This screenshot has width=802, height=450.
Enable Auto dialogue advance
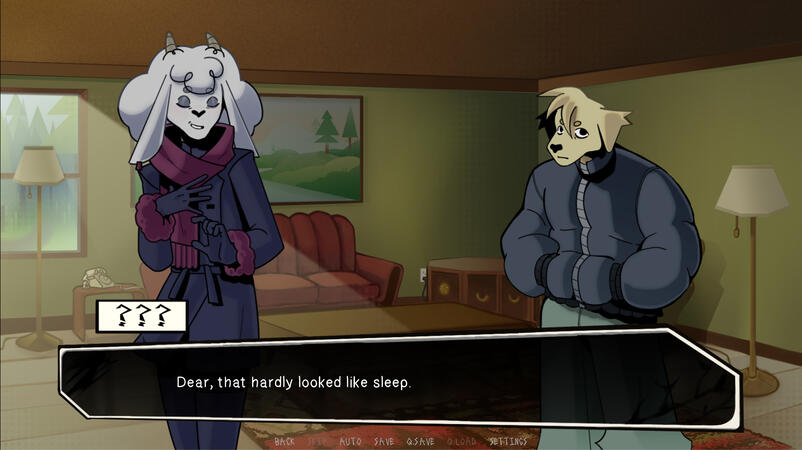pyautogui.click(x=350, y=441)
